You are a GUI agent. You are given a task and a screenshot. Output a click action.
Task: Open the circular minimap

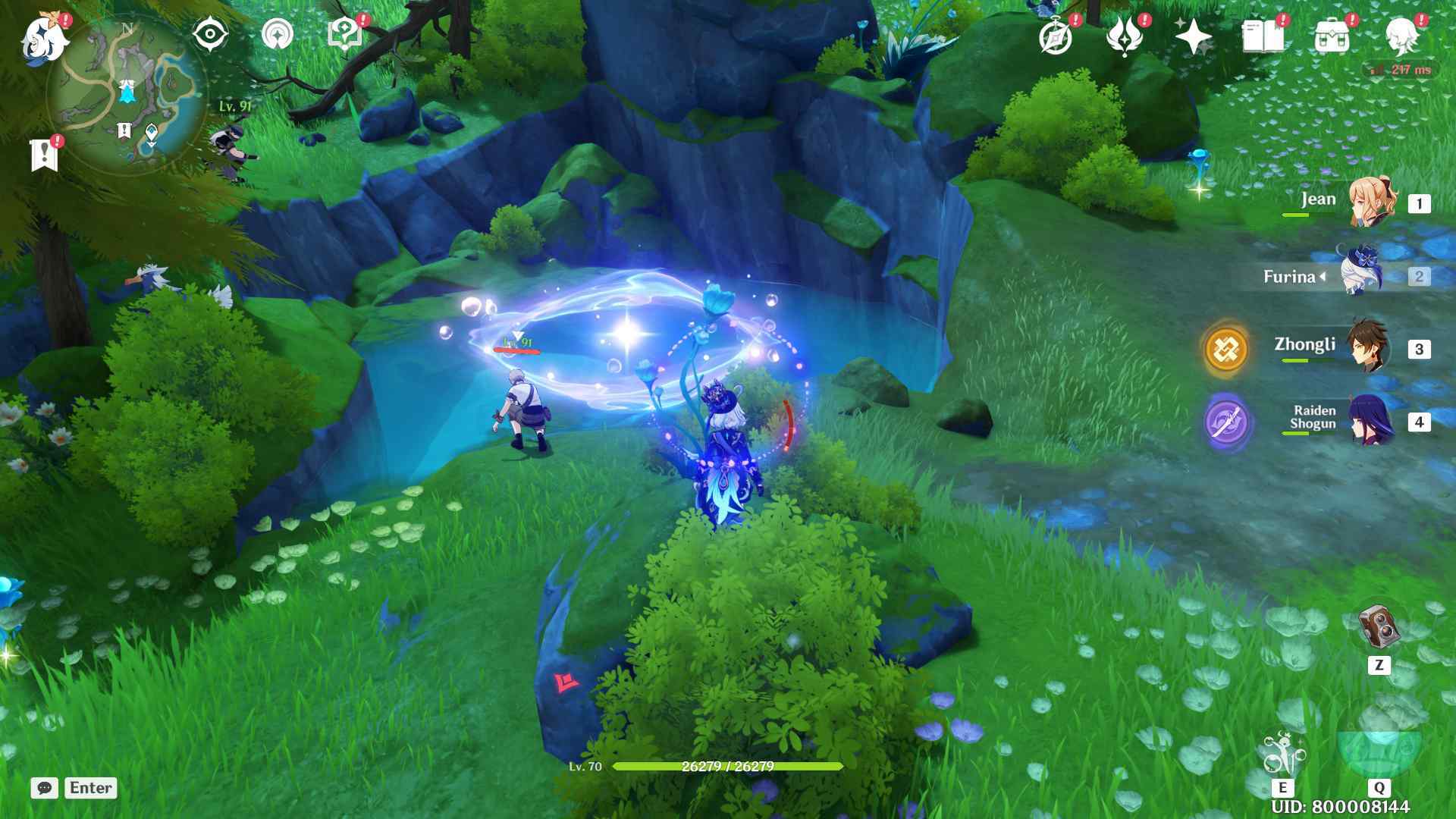coord(126,94)
